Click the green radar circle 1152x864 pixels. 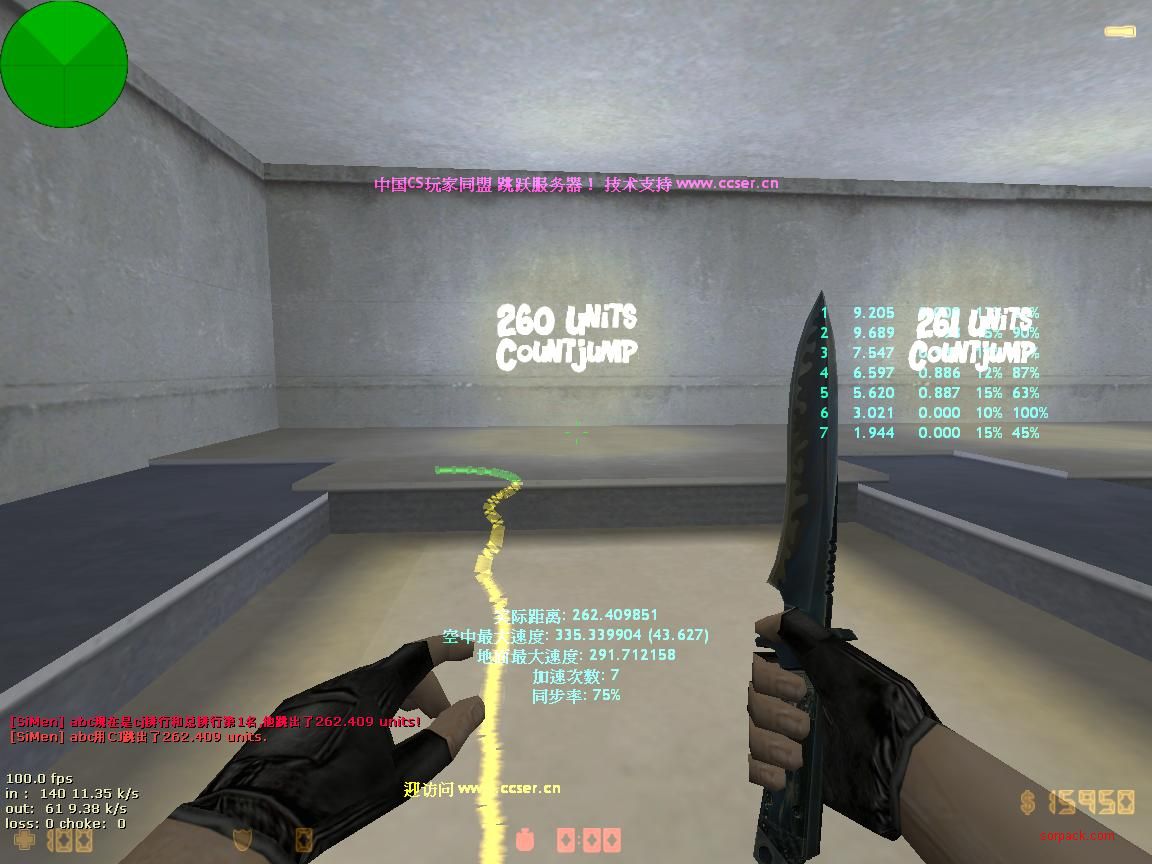[x=64, y=64]
